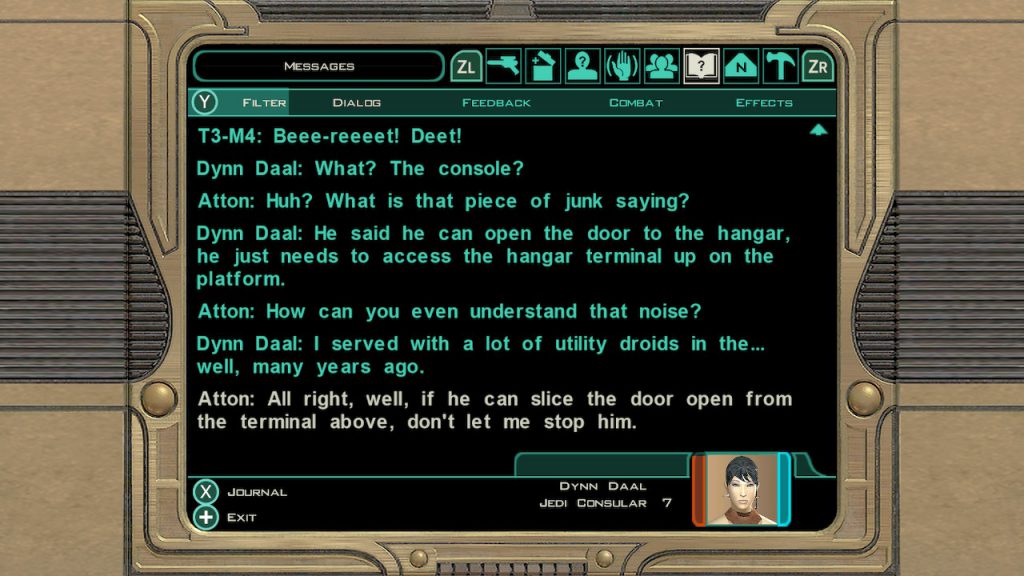Open the options hammer icon
This screenshot has width=1024, height=576.
[x=779, y=67]
